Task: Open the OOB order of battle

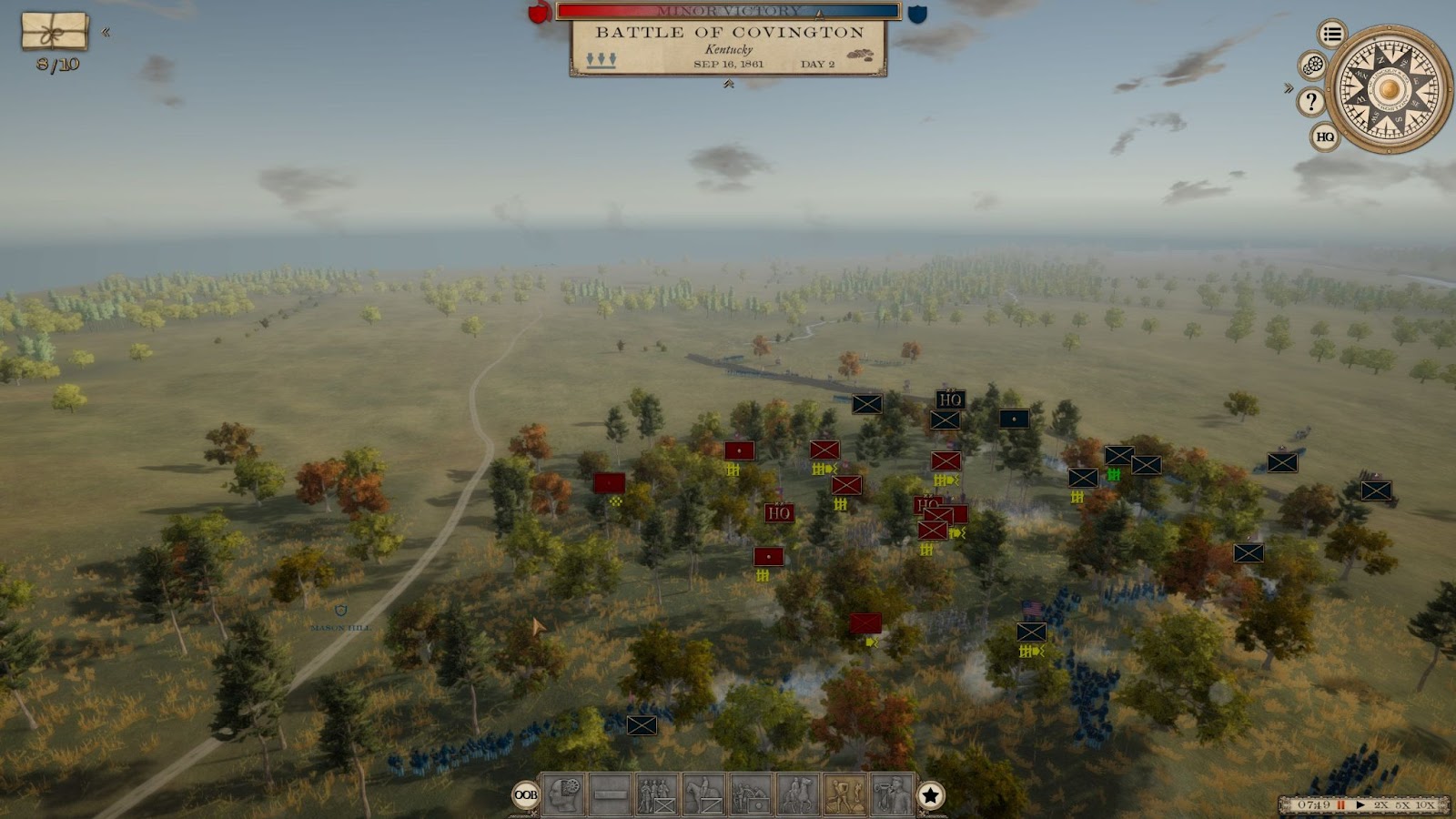Action: coord(526,795)
